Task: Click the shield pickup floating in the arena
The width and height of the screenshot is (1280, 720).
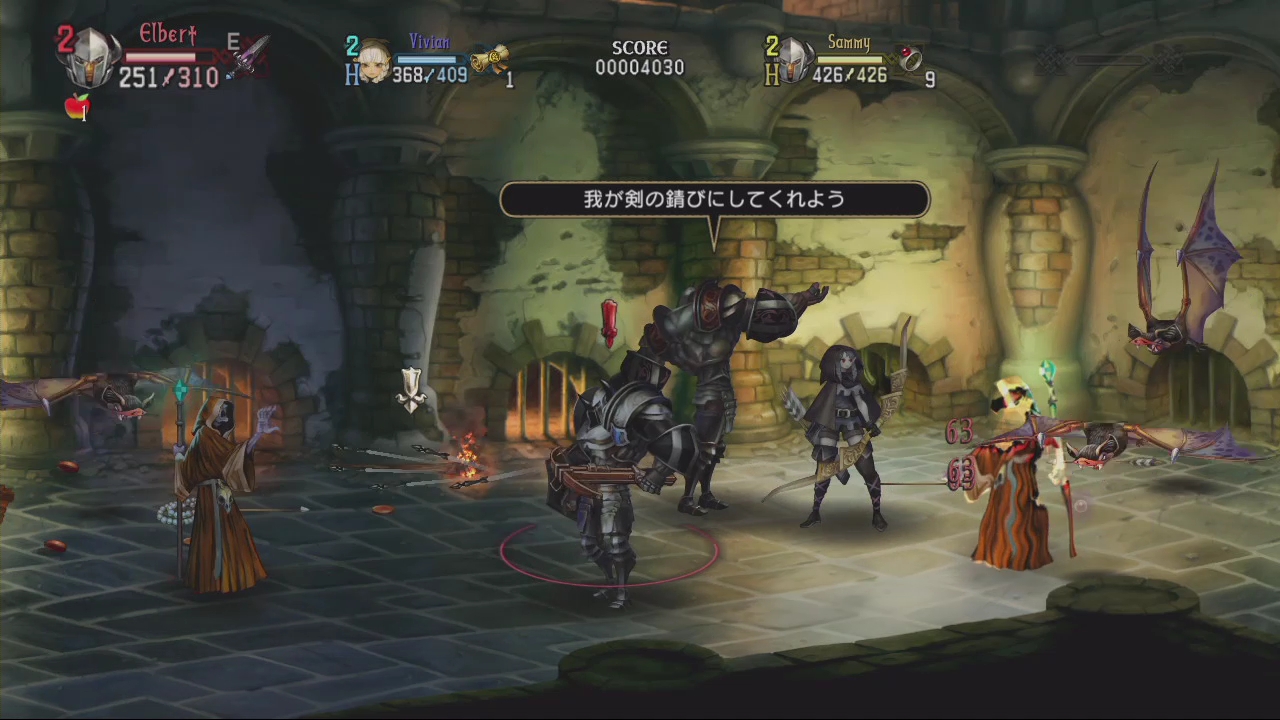Action: coord(410,389)
